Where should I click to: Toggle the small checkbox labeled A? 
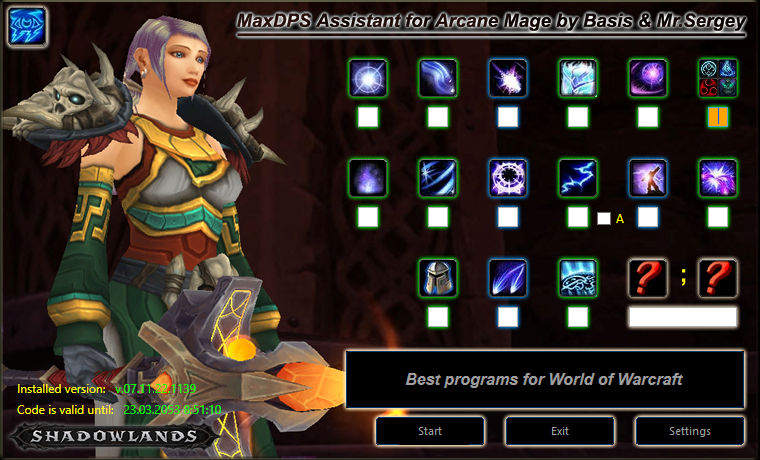[x=603, y=218]
